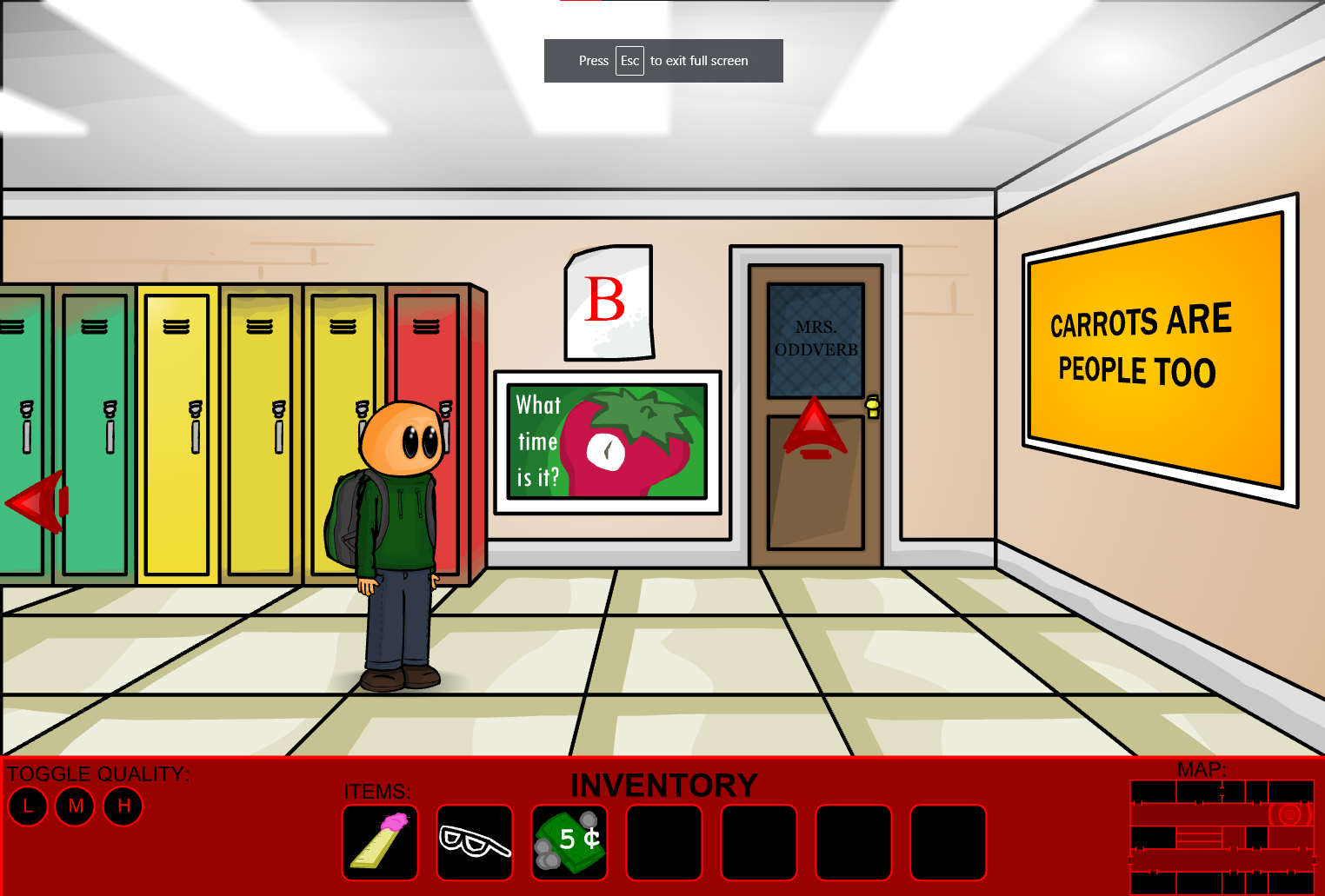Toggle high quality with the H button
Viewport: 1325px width, 896px height.
pos(122,806)
